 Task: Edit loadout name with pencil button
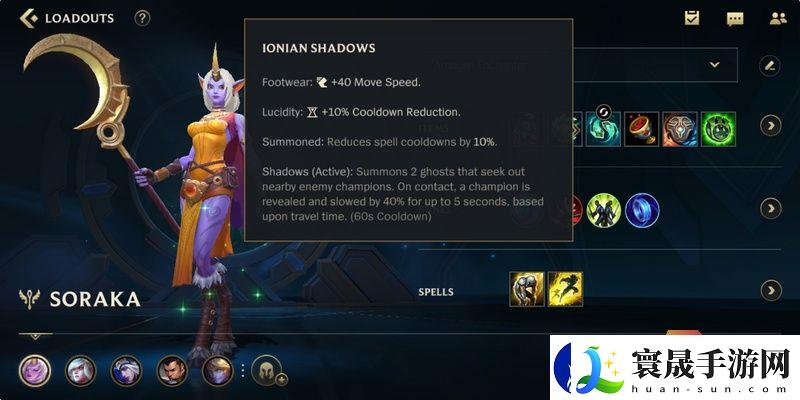click(x=769, y=65)
